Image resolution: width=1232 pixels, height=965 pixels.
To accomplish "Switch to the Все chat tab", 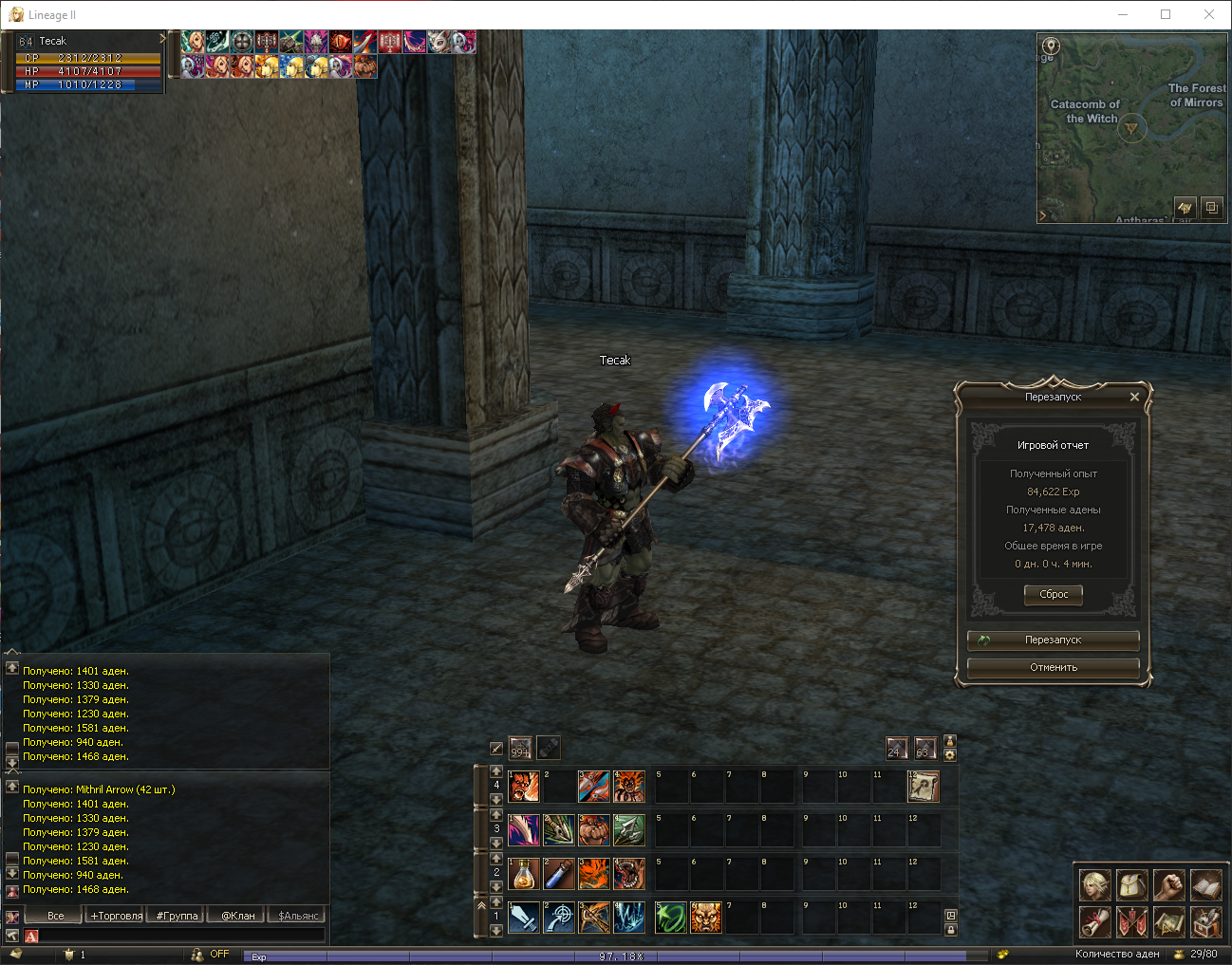I will coord(56,916).
